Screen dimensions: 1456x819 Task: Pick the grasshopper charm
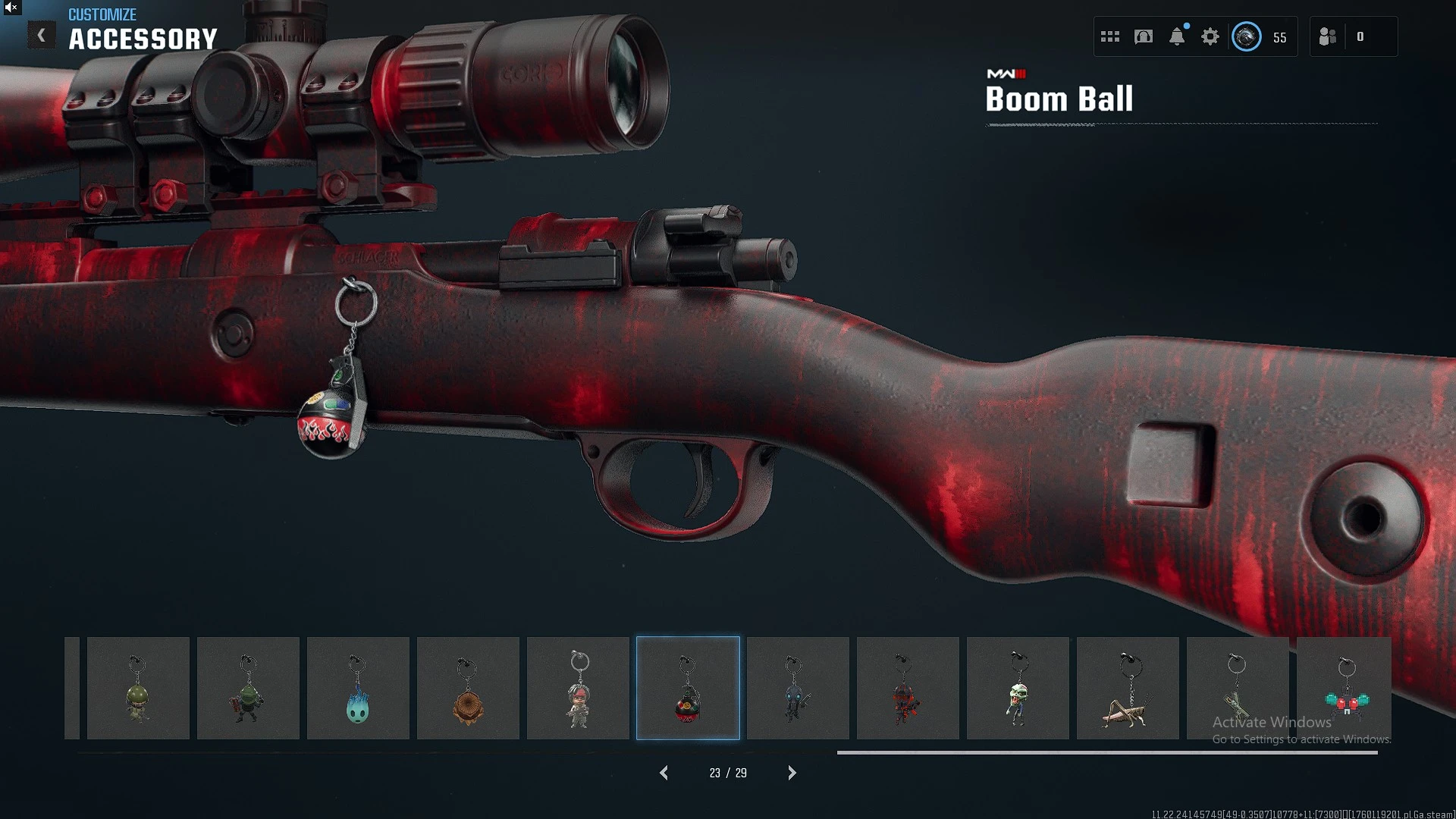coord(1128,688)
